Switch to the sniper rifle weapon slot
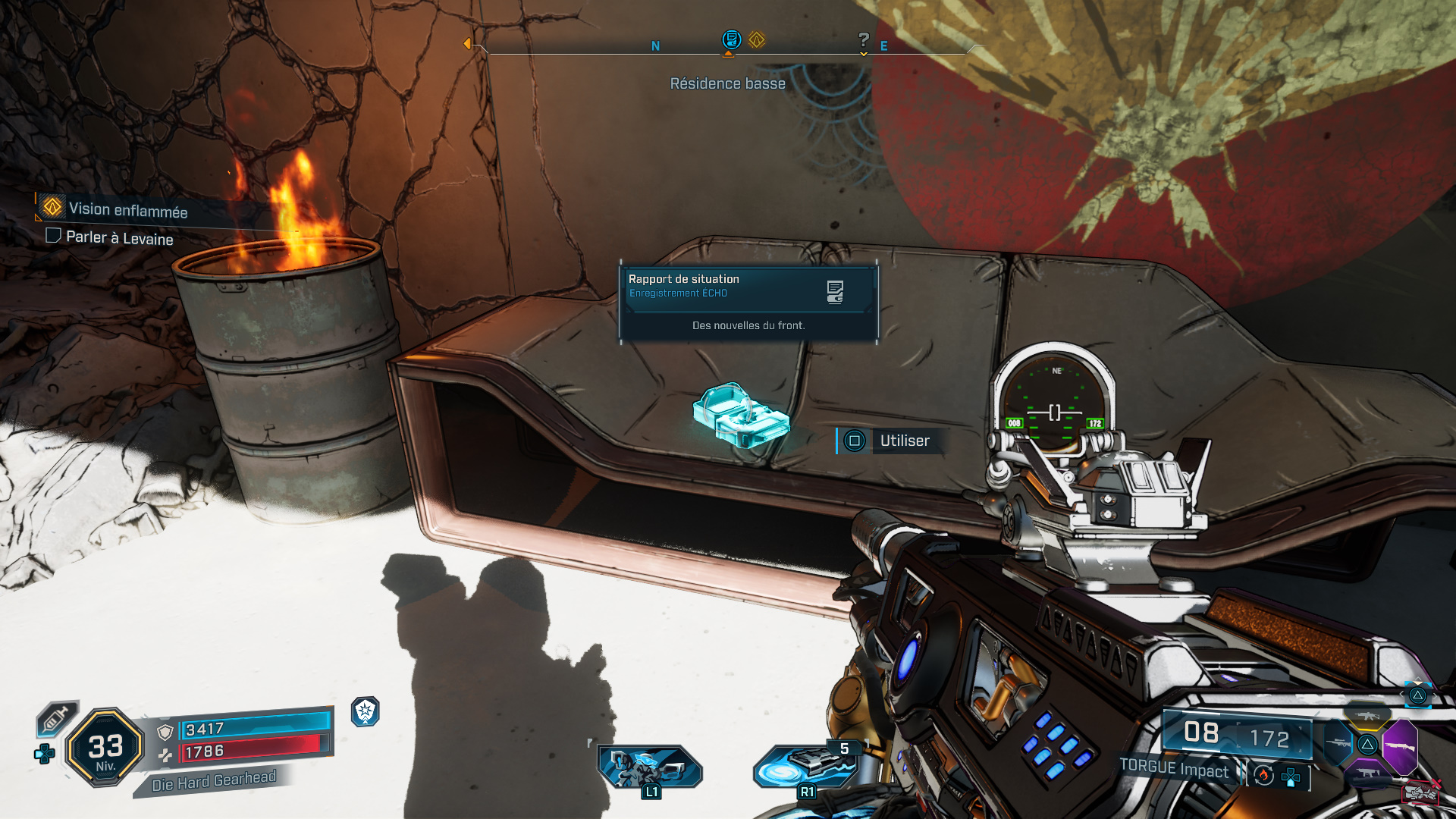The height and width of the screenshot is (819, 1456). click(x=1338, y=744)
